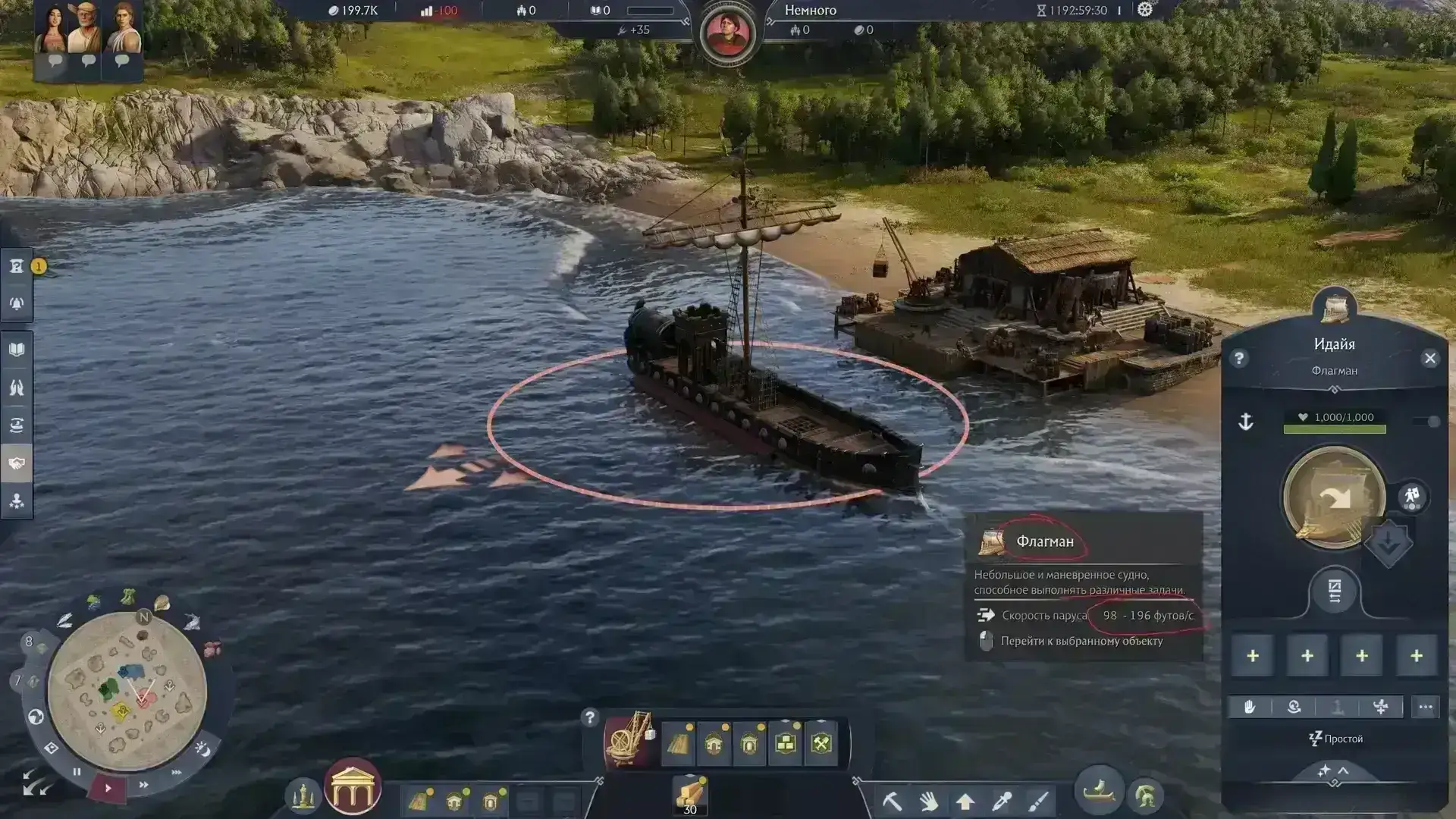This screenshot has height=819, width=1456.
Task: Close the Идайя ship panel
Action: click(x=1429, y=359)
